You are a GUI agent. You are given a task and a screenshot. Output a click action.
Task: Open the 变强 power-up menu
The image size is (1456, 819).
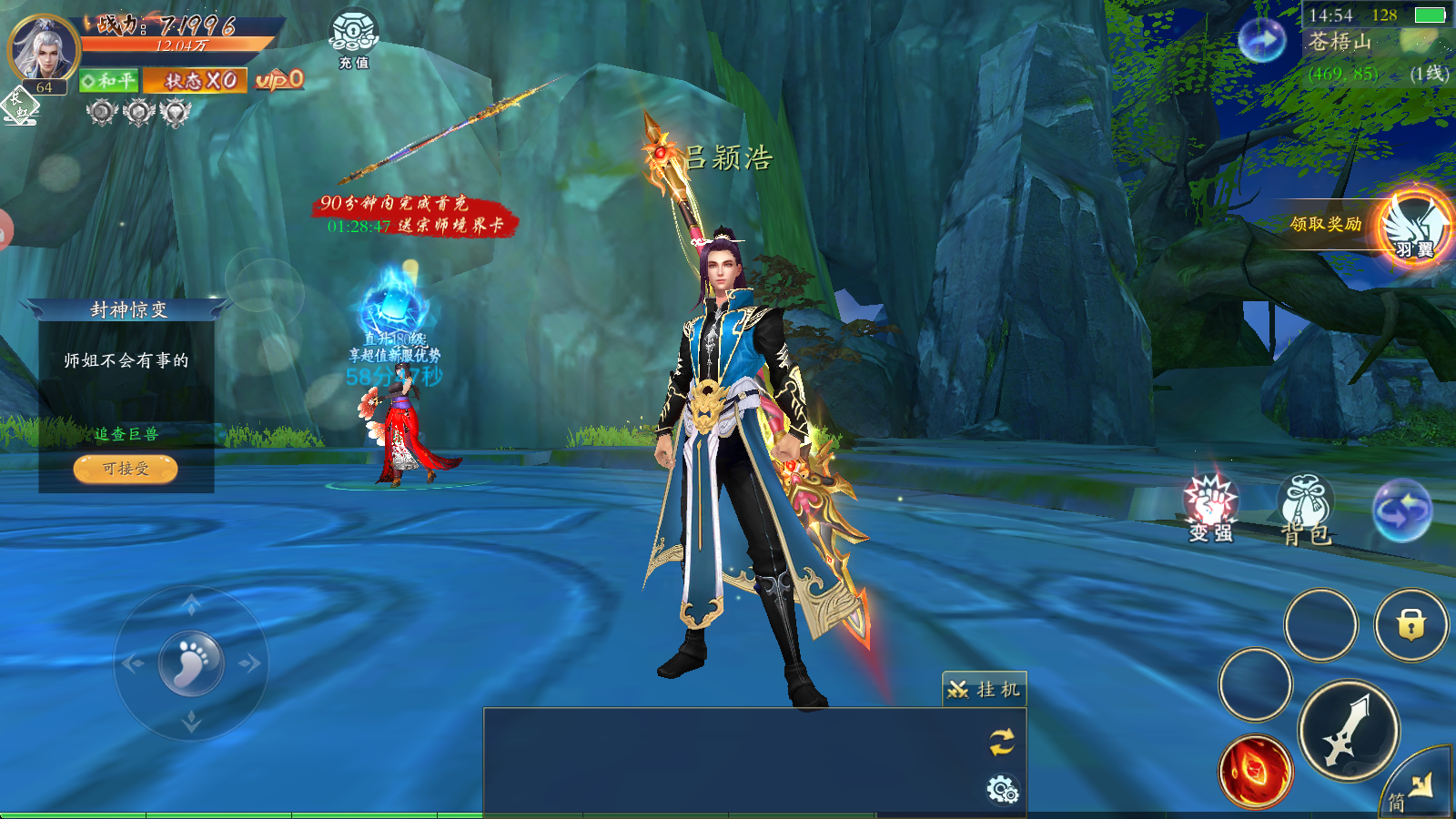click(1210, 508)
